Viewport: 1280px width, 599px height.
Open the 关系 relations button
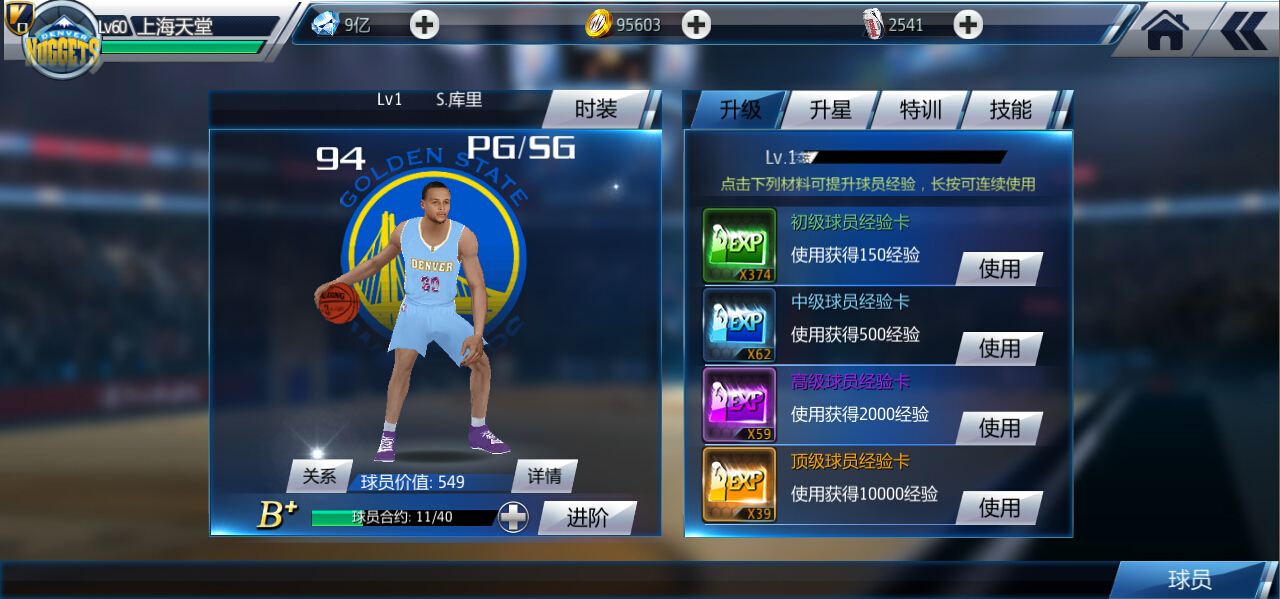tap(320, 476)
